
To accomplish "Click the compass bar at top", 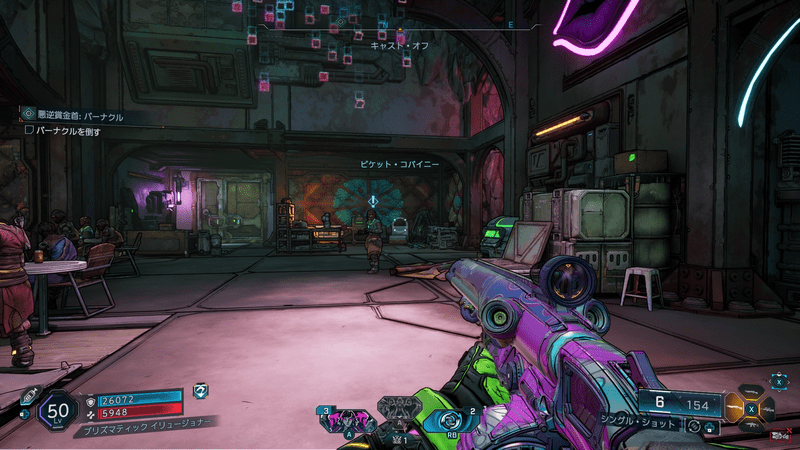I will click(400, 22).
